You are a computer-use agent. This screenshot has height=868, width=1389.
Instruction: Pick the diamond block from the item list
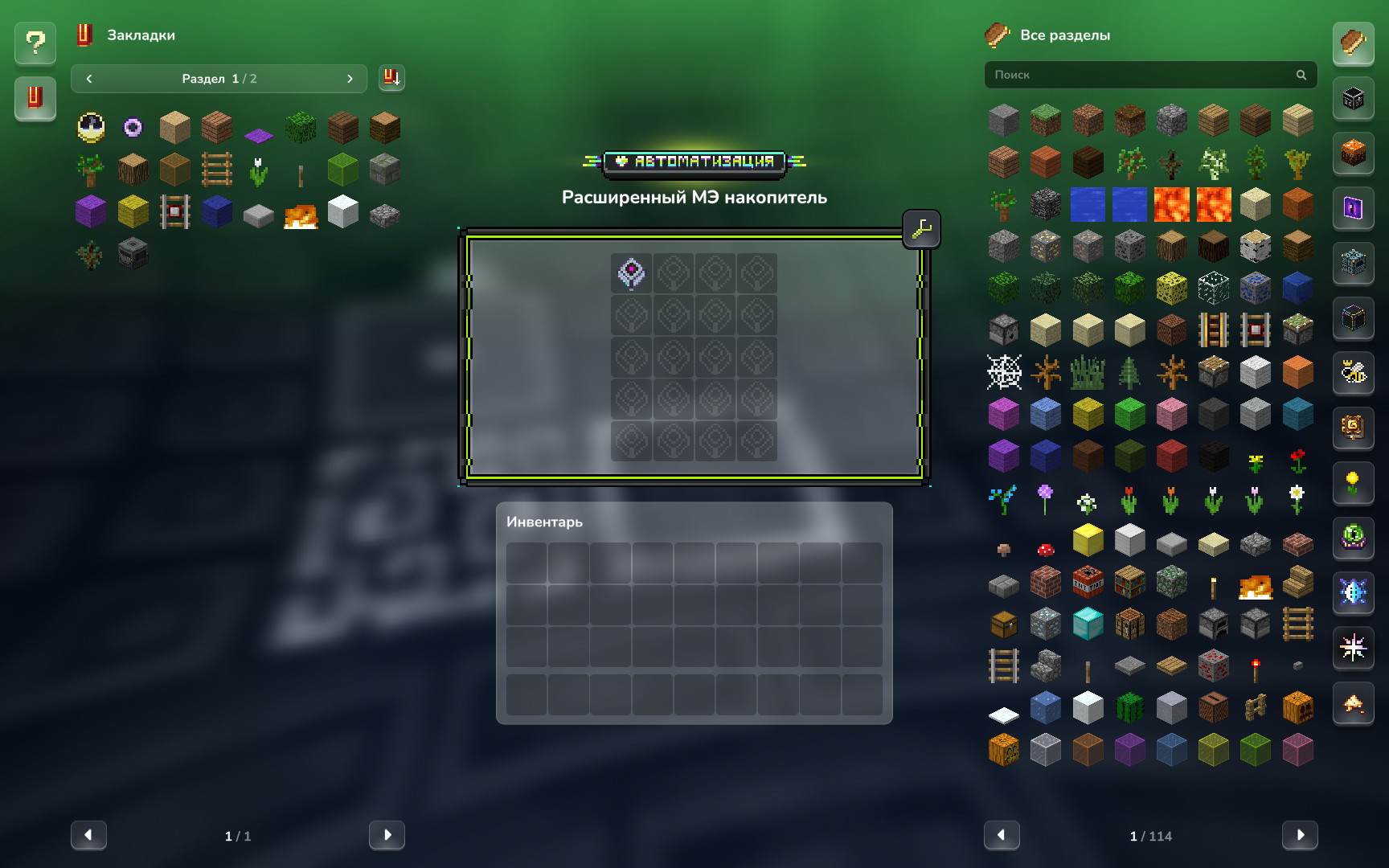click(1088, 624)
